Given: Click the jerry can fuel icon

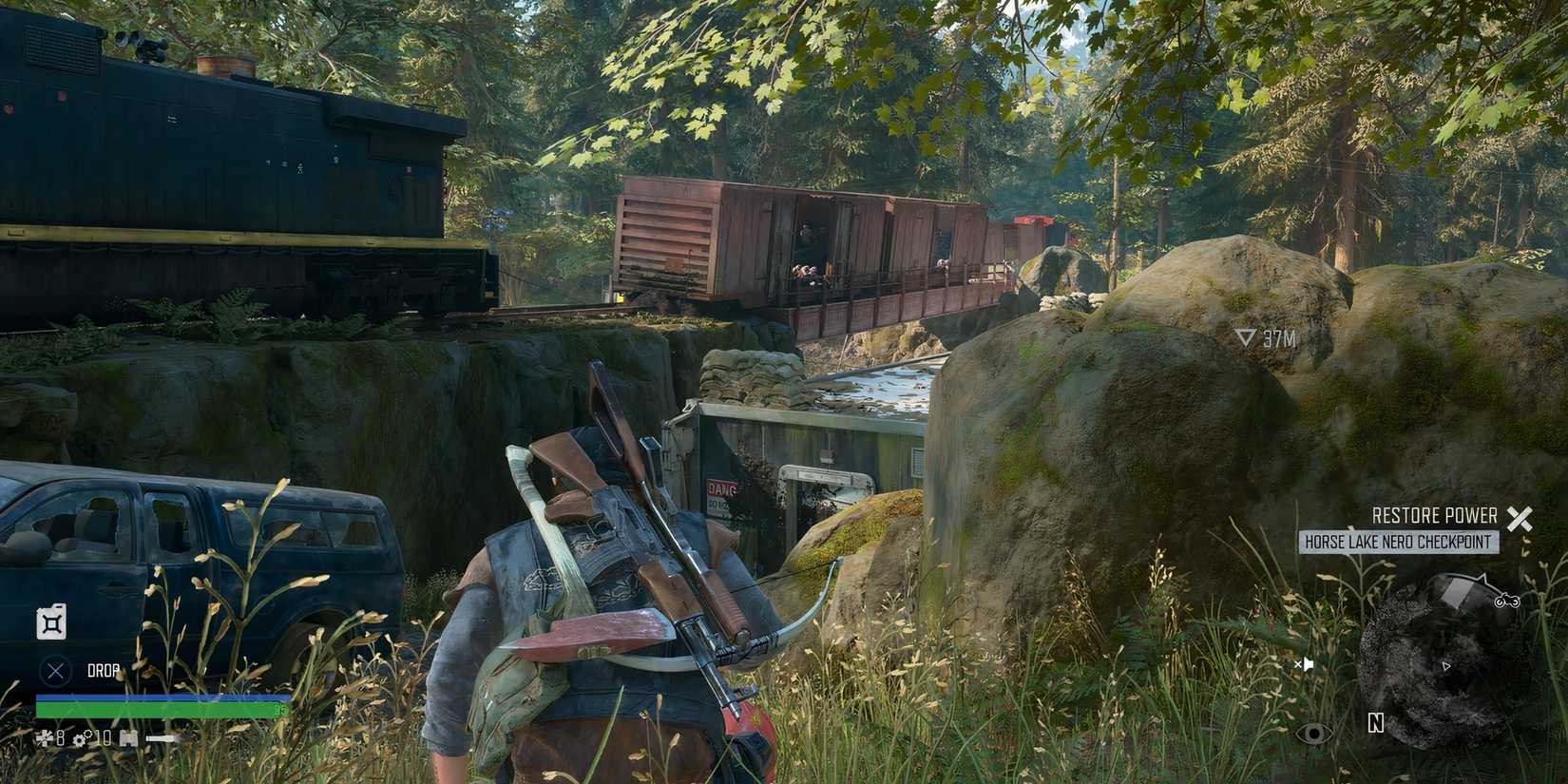Looking at the screenshot, I should (50, 622).
